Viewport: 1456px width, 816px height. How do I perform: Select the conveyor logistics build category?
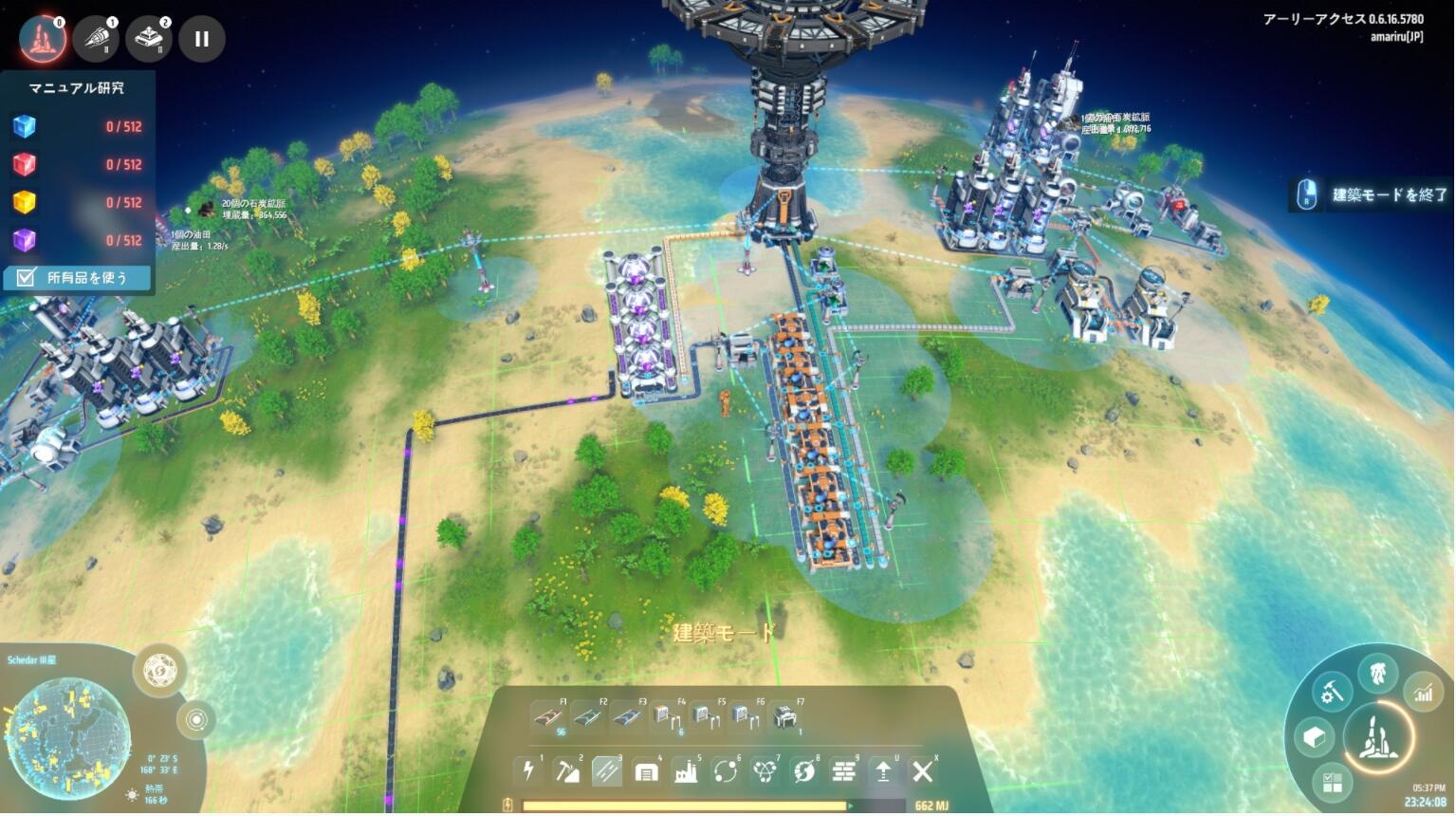pos(607,771)
